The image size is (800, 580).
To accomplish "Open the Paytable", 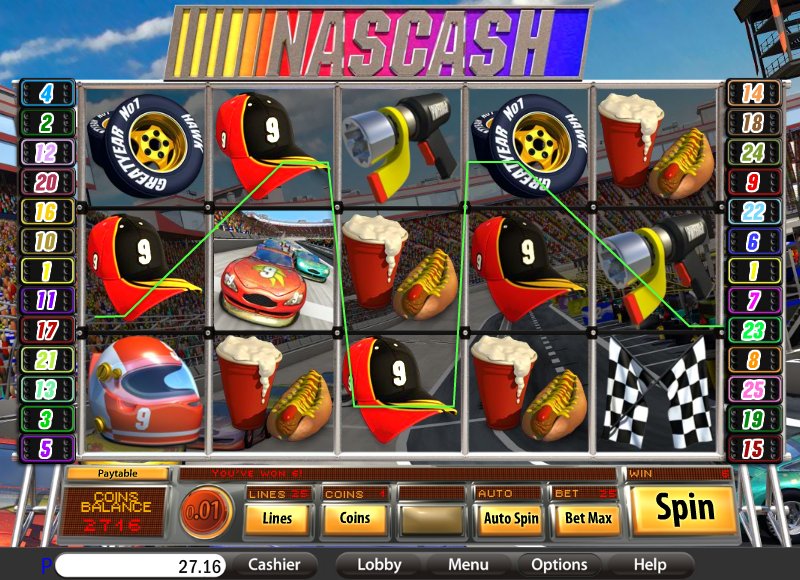I will click(x=117, y=473).
